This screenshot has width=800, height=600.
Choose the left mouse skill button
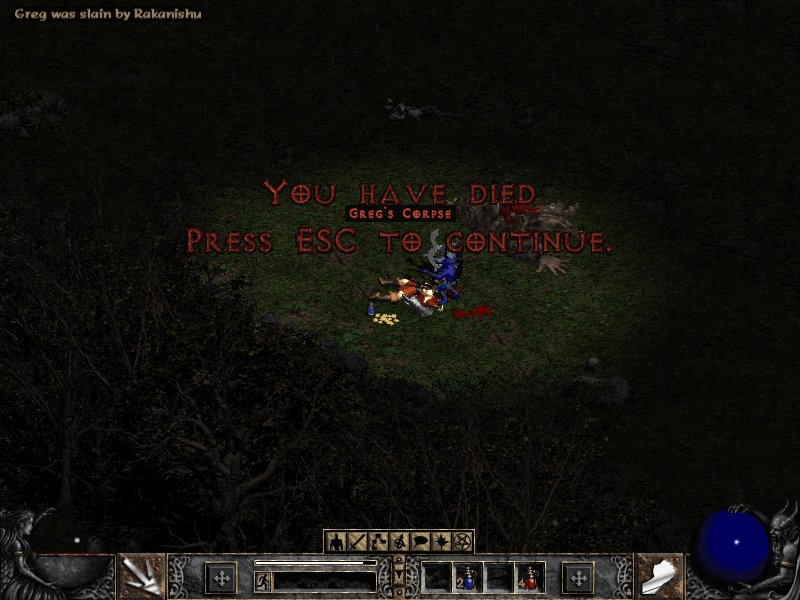[140, 576]
